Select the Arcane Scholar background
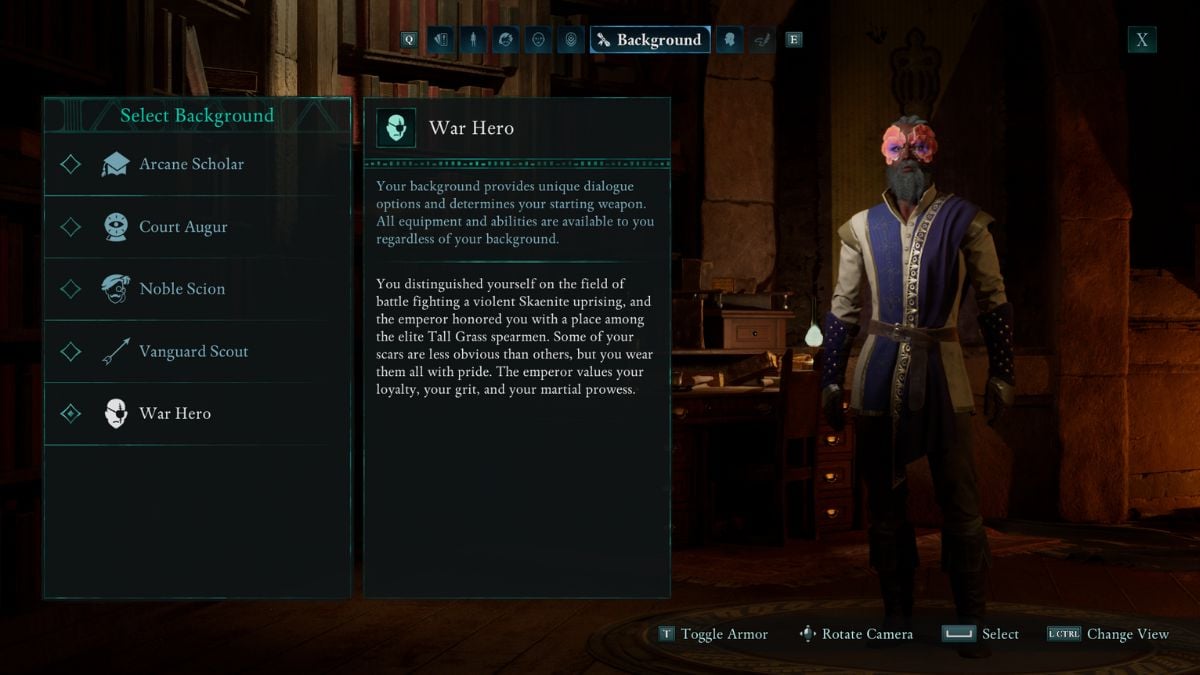1200x675 pixels. pos(191,164)
